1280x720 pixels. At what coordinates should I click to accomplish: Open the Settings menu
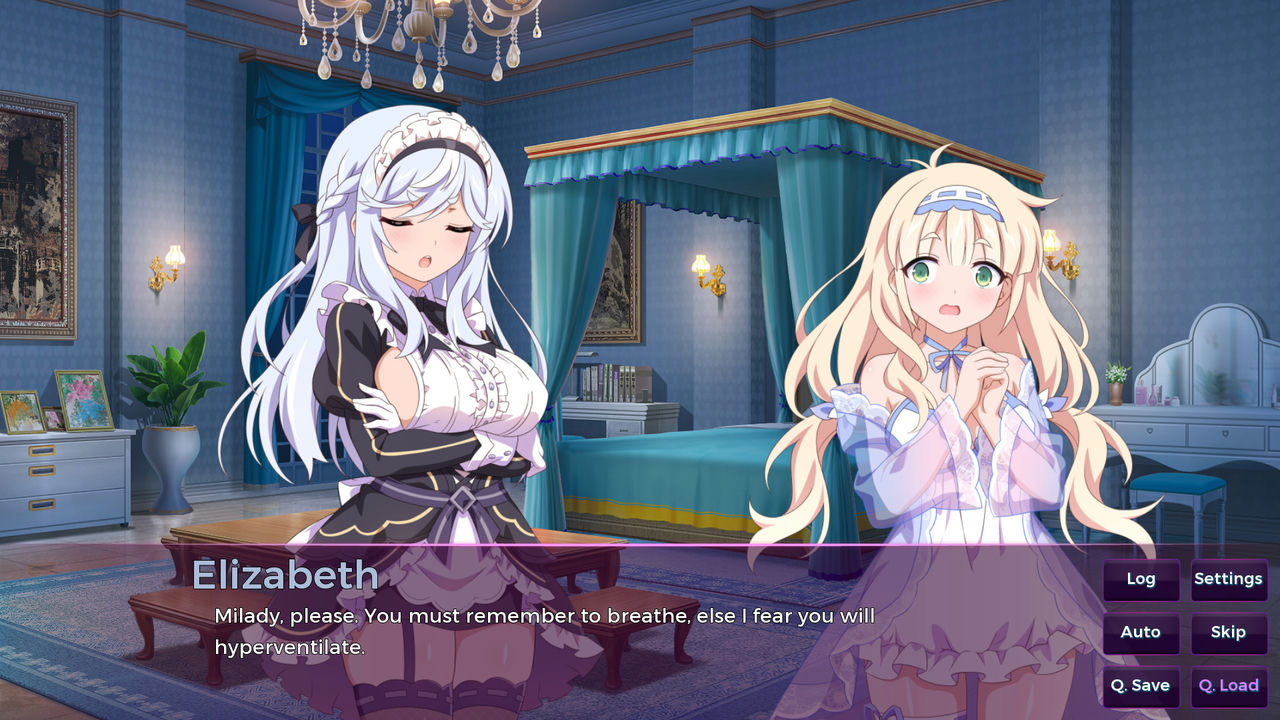click(x=1229, y=579)
